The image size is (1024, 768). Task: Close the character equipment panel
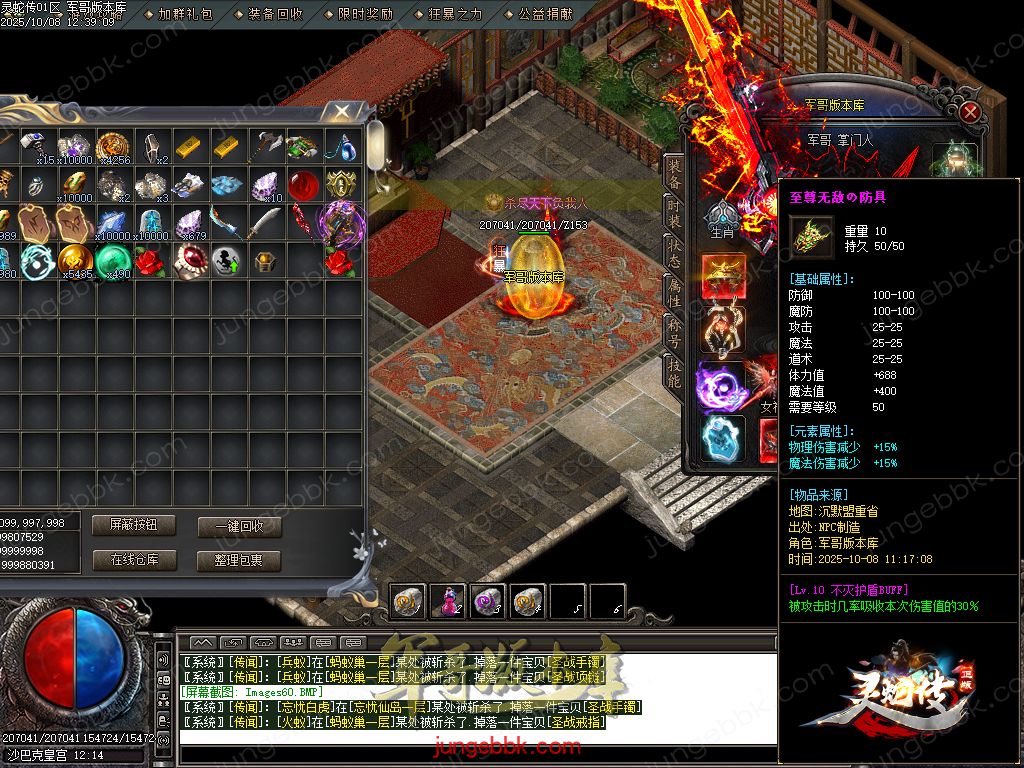coord(969,112)
